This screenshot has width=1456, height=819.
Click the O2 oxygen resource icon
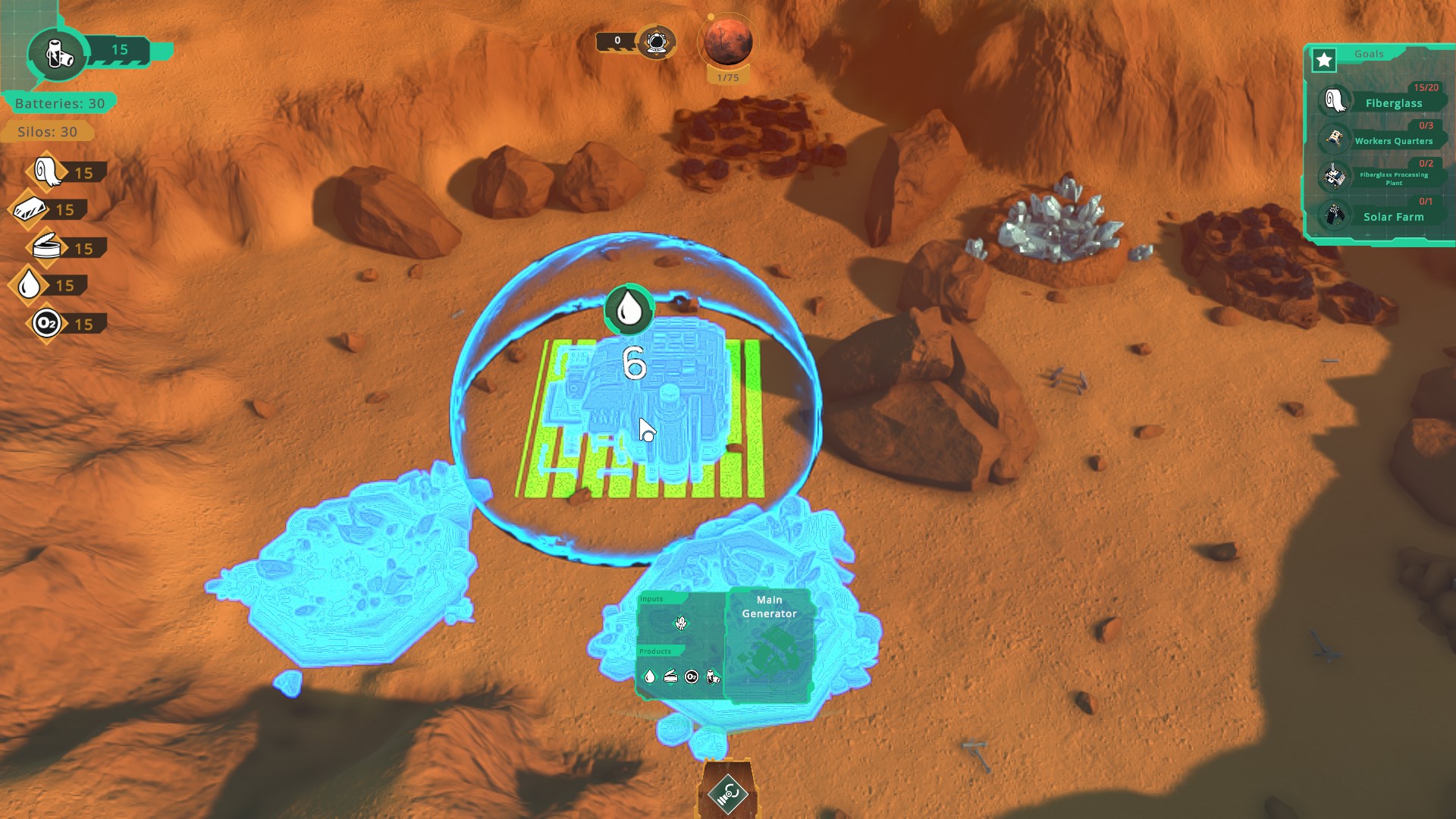[46, 324]
